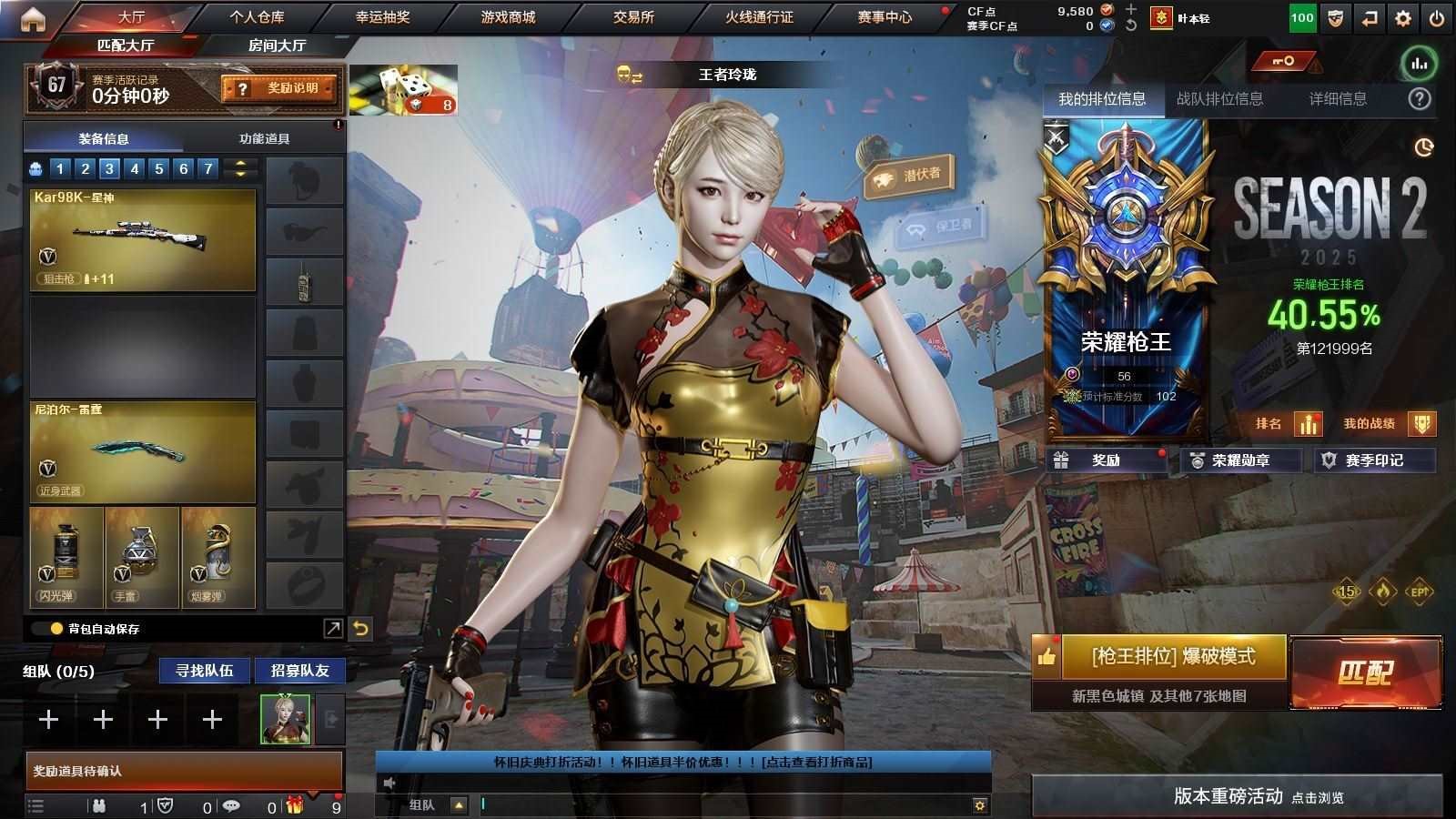
Task: Open the 游戏商城 shop
Action: pyautogui.click(x=508, y=16)
